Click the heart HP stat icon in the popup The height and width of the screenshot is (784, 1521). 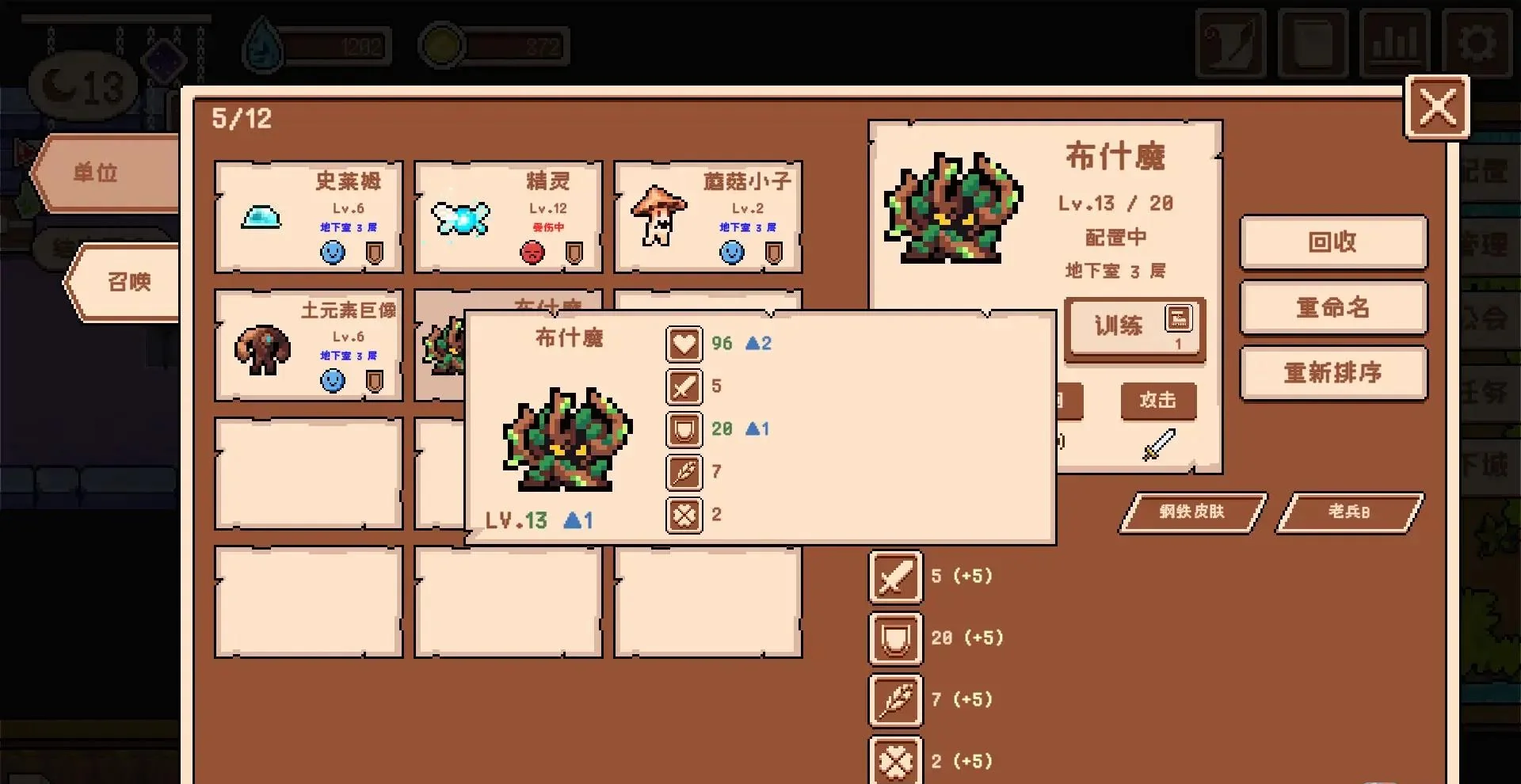point(684,344)
